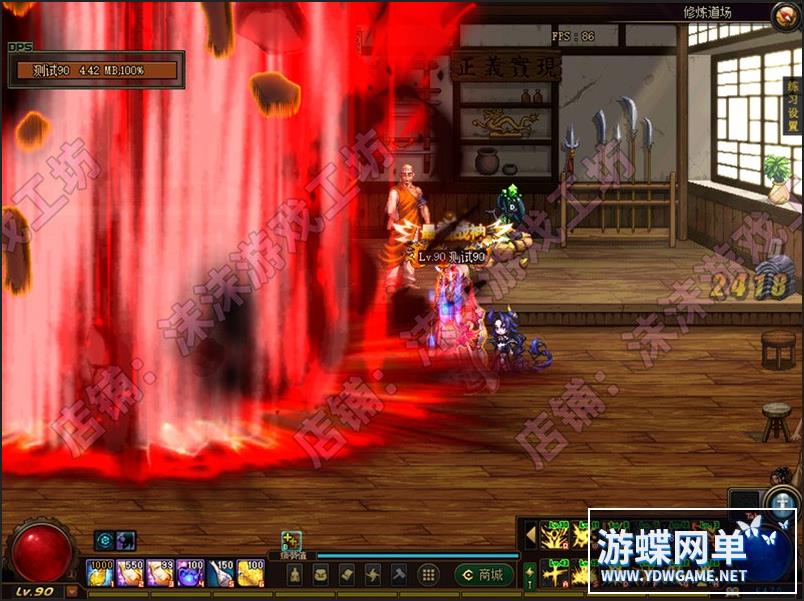Use the consumable slot showing 1000
The width and height of the screenshot is (804, 601).
coord(100,573)
